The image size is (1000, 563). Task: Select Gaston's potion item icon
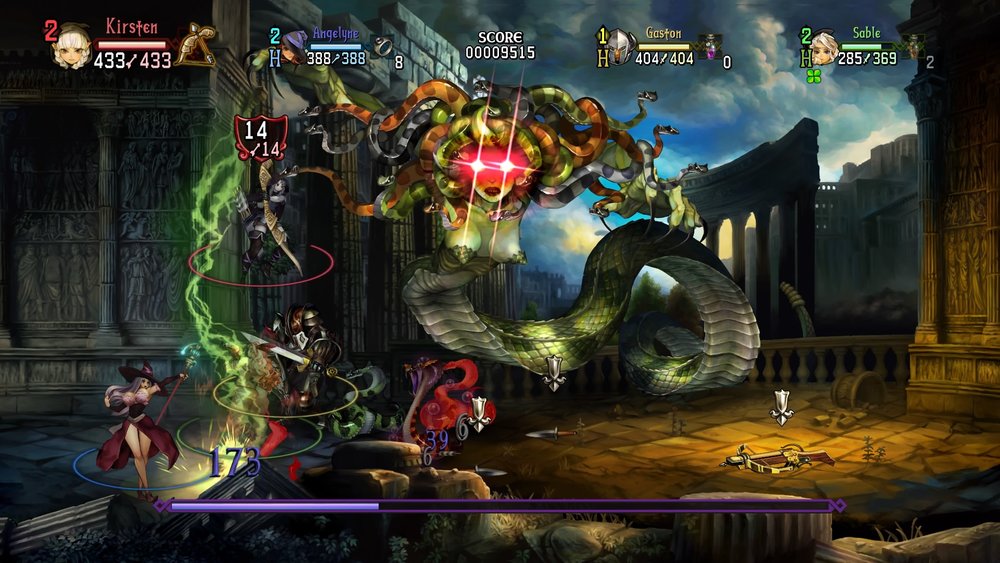click(711, 45)
